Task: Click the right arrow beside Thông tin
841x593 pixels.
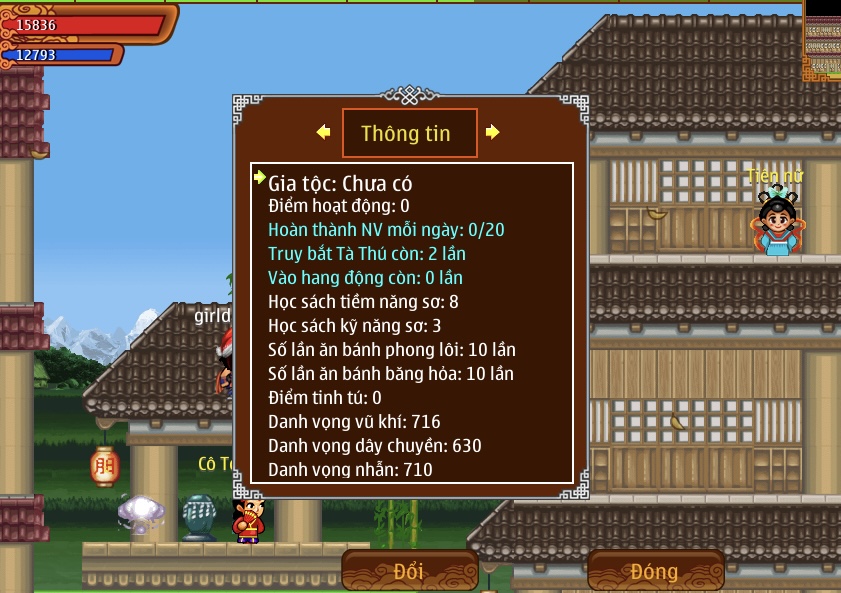Action: [x=492, y=132]
